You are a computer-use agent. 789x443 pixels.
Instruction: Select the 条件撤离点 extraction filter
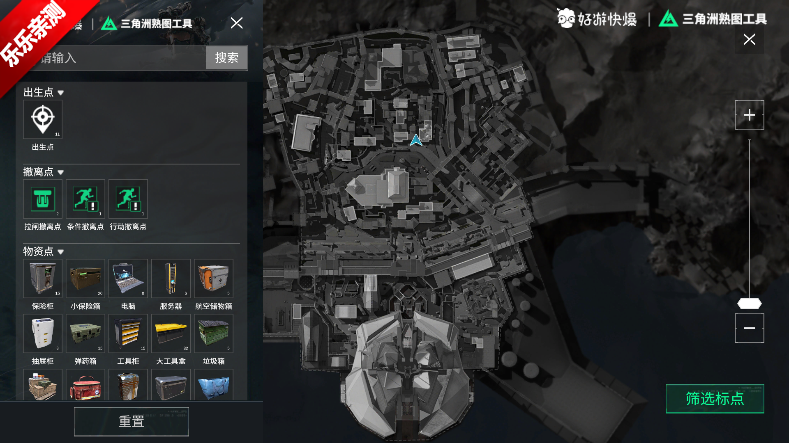click(x=85, y=199)
